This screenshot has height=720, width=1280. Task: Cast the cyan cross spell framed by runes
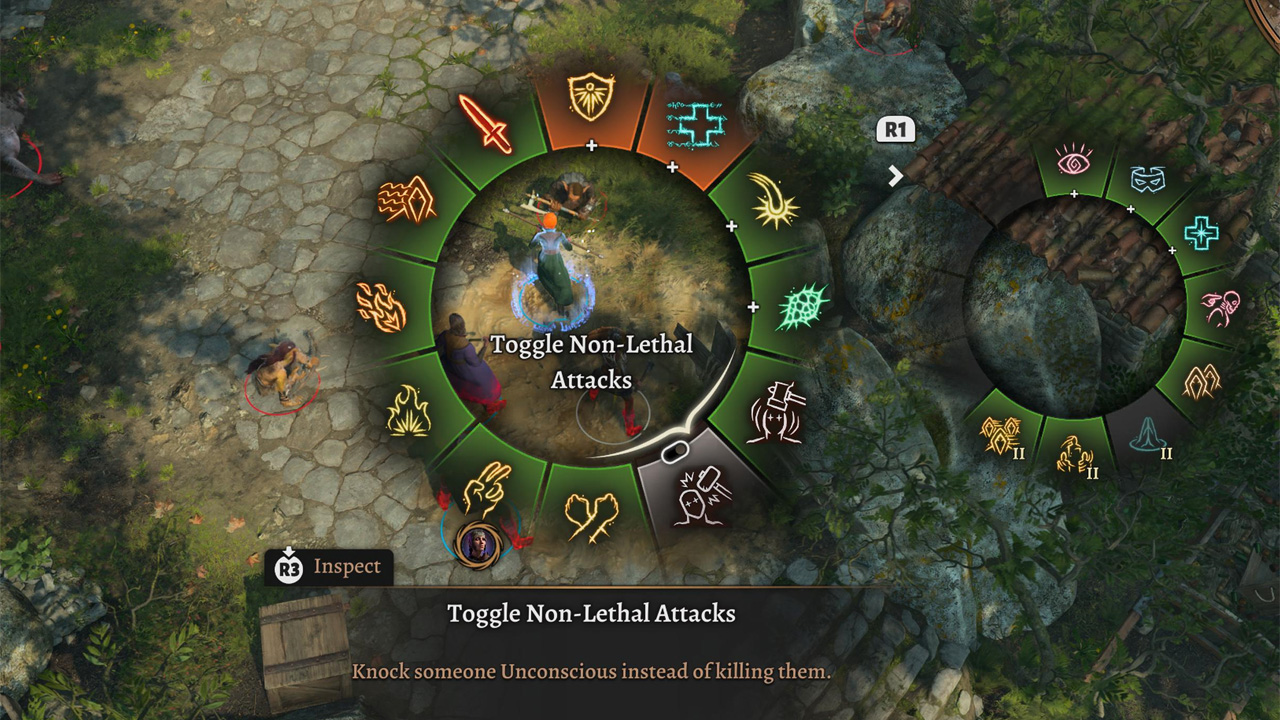(x=696, y=122)
